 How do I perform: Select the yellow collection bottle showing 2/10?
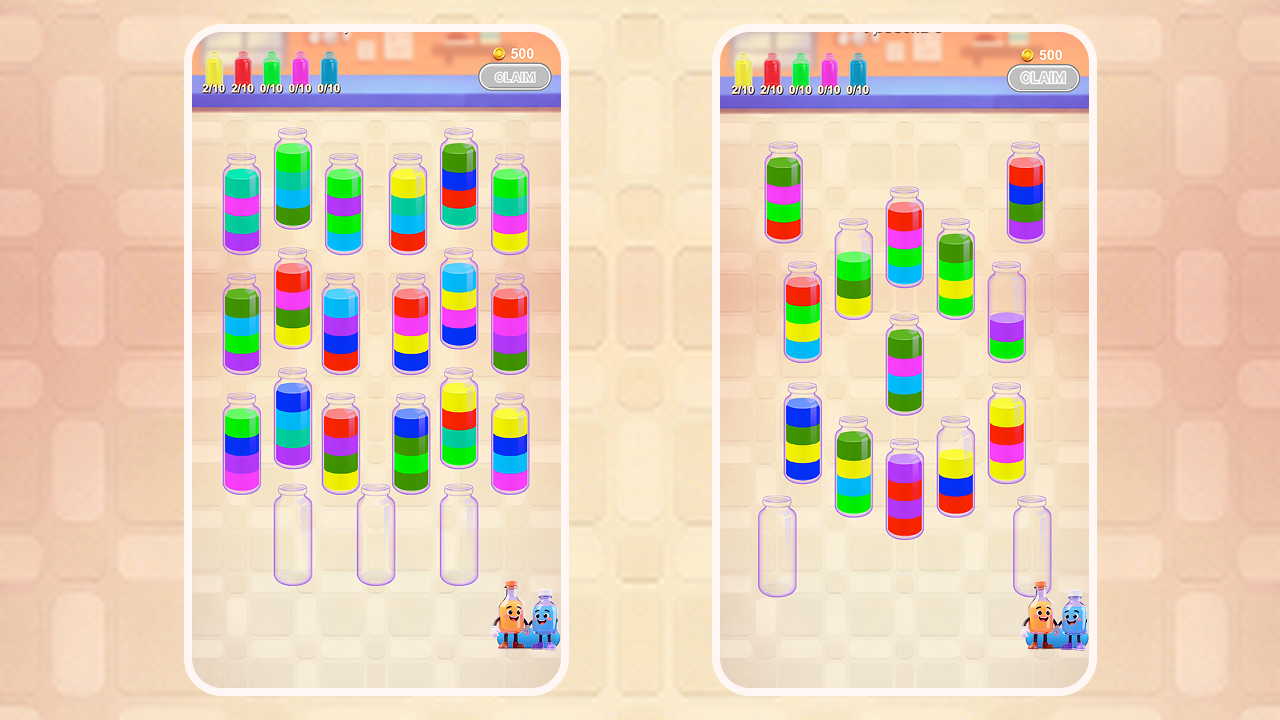[x=213, y=68]
